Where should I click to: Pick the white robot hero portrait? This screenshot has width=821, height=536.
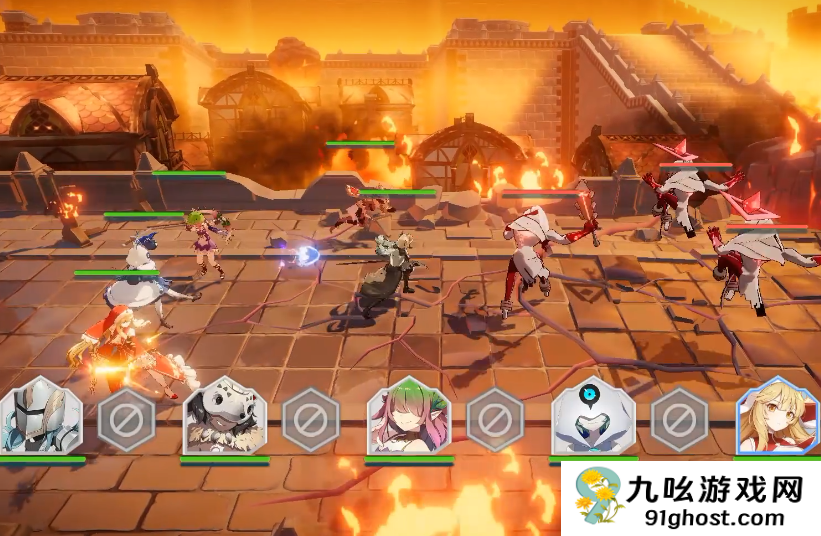[x=593, y=418]
